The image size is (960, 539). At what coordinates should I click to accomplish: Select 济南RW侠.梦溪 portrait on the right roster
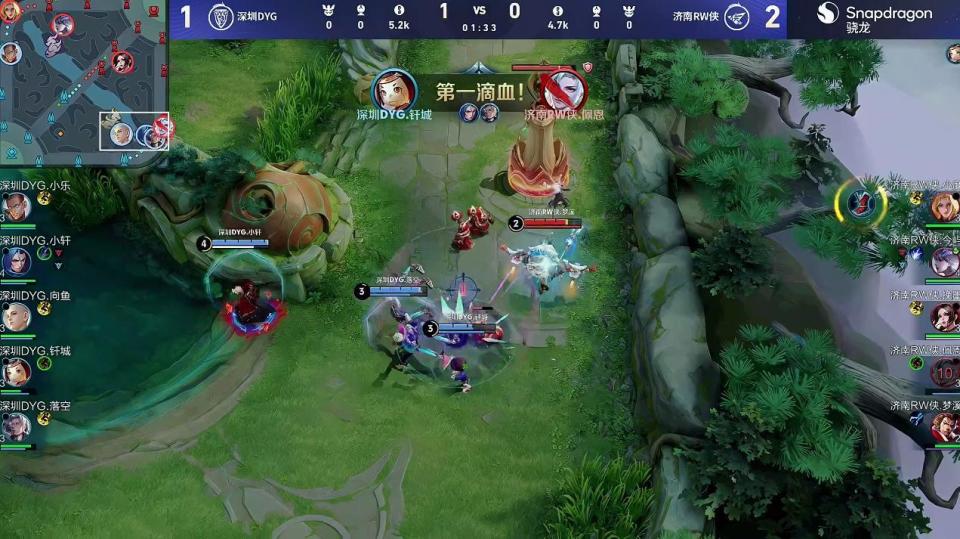(945, 427)
